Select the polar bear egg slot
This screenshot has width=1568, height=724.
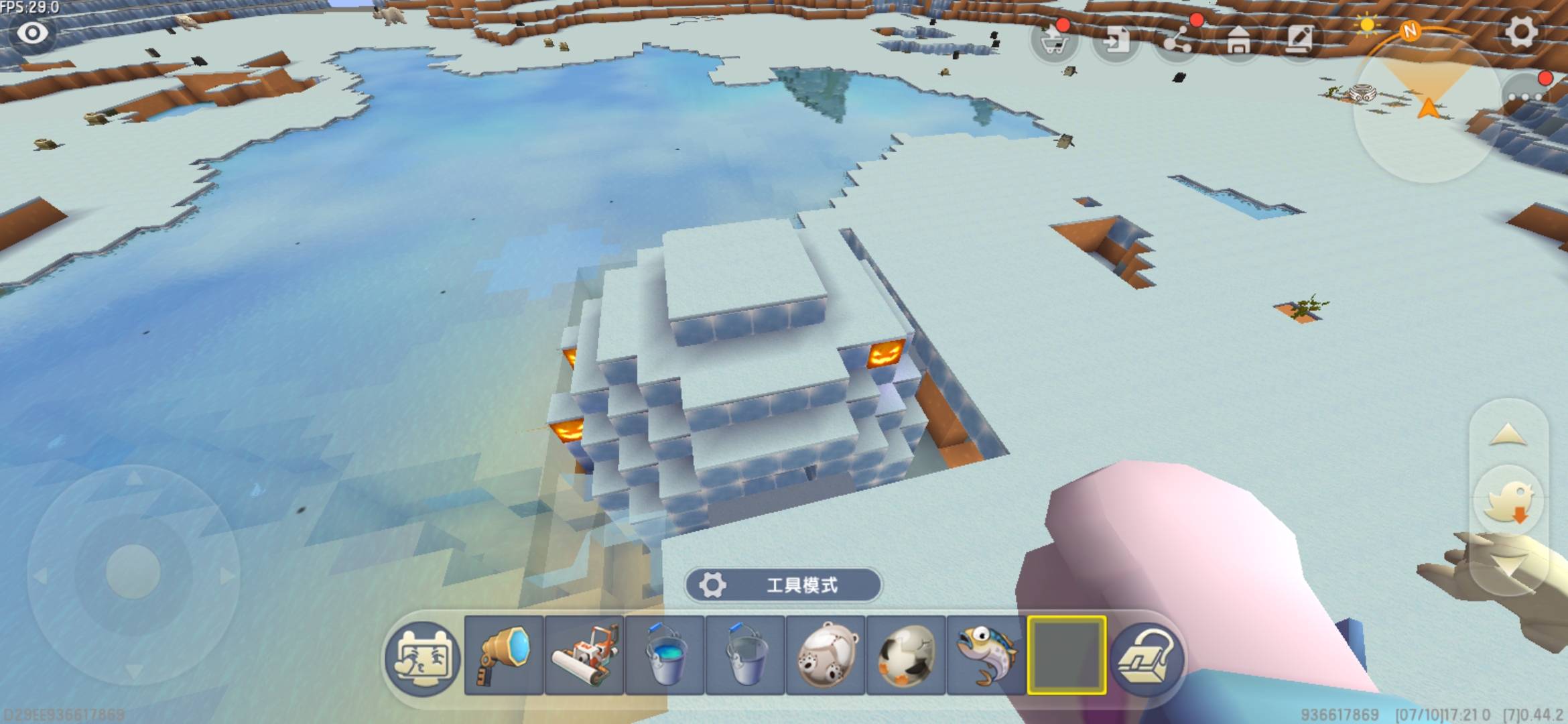pyautogui.click(x=826, y=655)
